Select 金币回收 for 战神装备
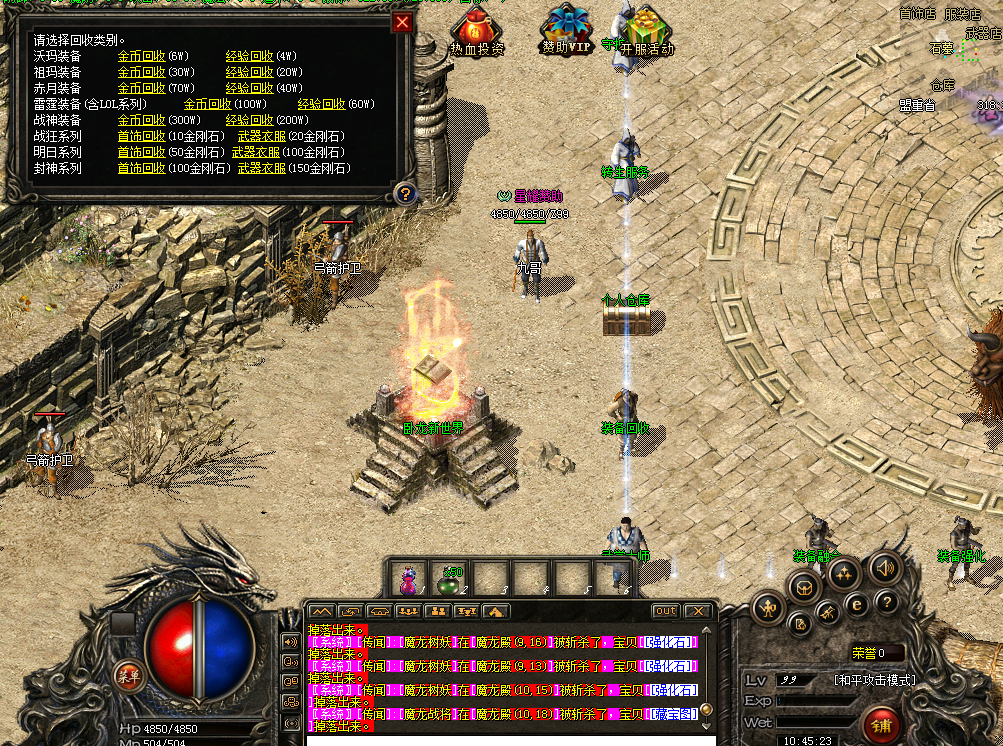This screenshot has height=746, width=1003. click(x=142, y=120)
